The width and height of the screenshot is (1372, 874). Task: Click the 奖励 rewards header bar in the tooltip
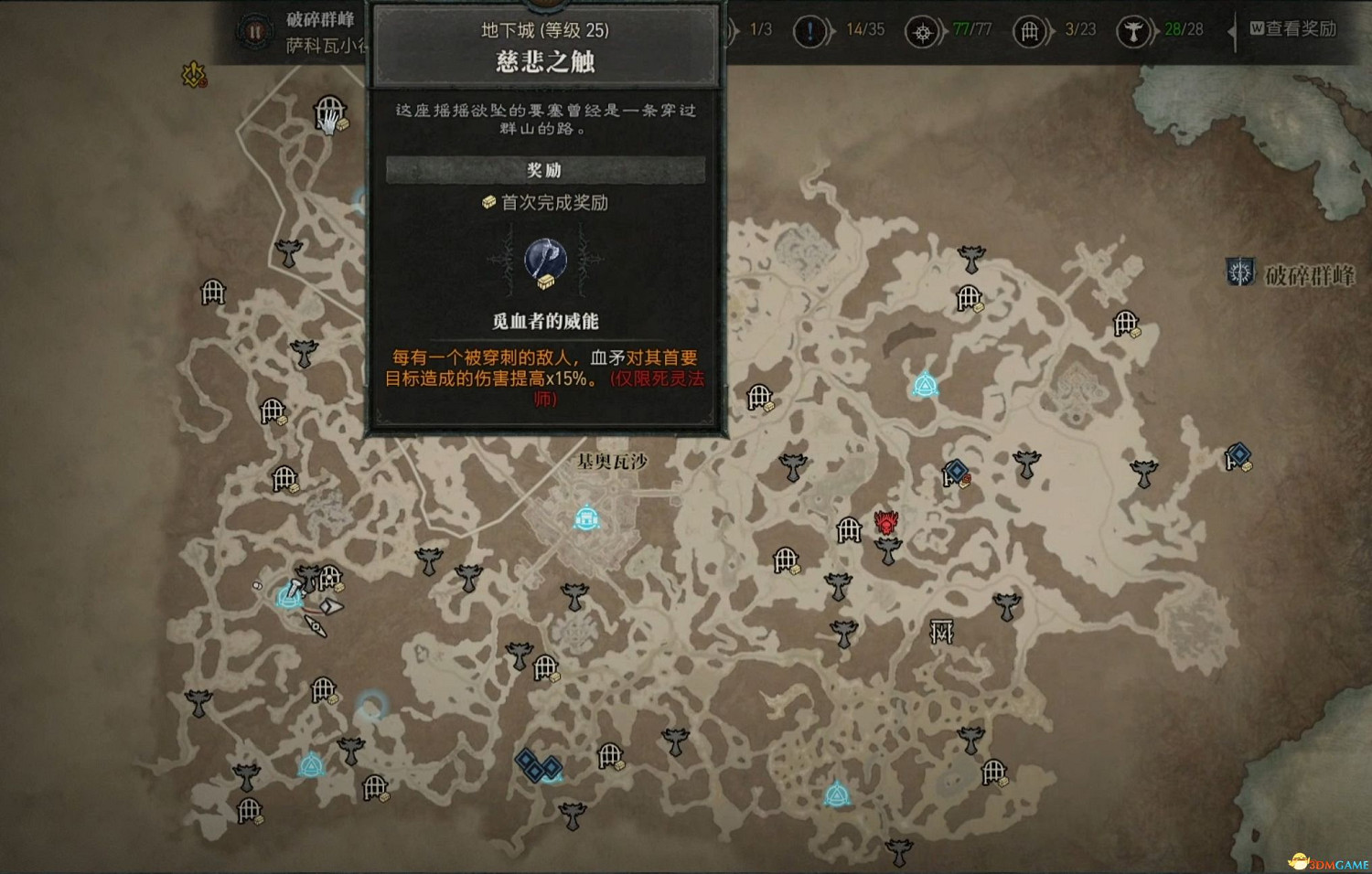[x=544, y=170]
